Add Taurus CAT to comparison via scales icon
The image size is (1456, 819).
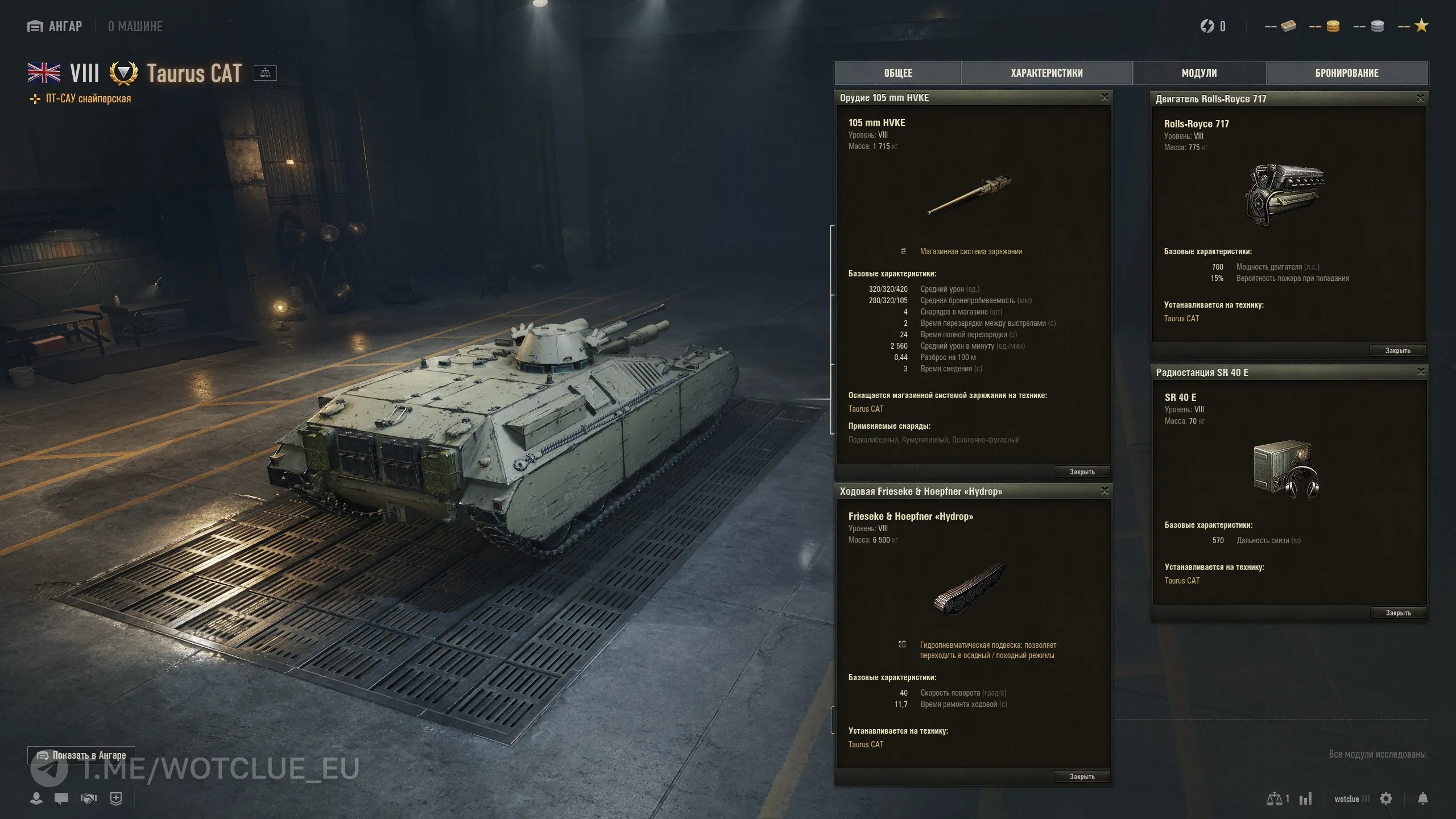[x=265, y=73]
